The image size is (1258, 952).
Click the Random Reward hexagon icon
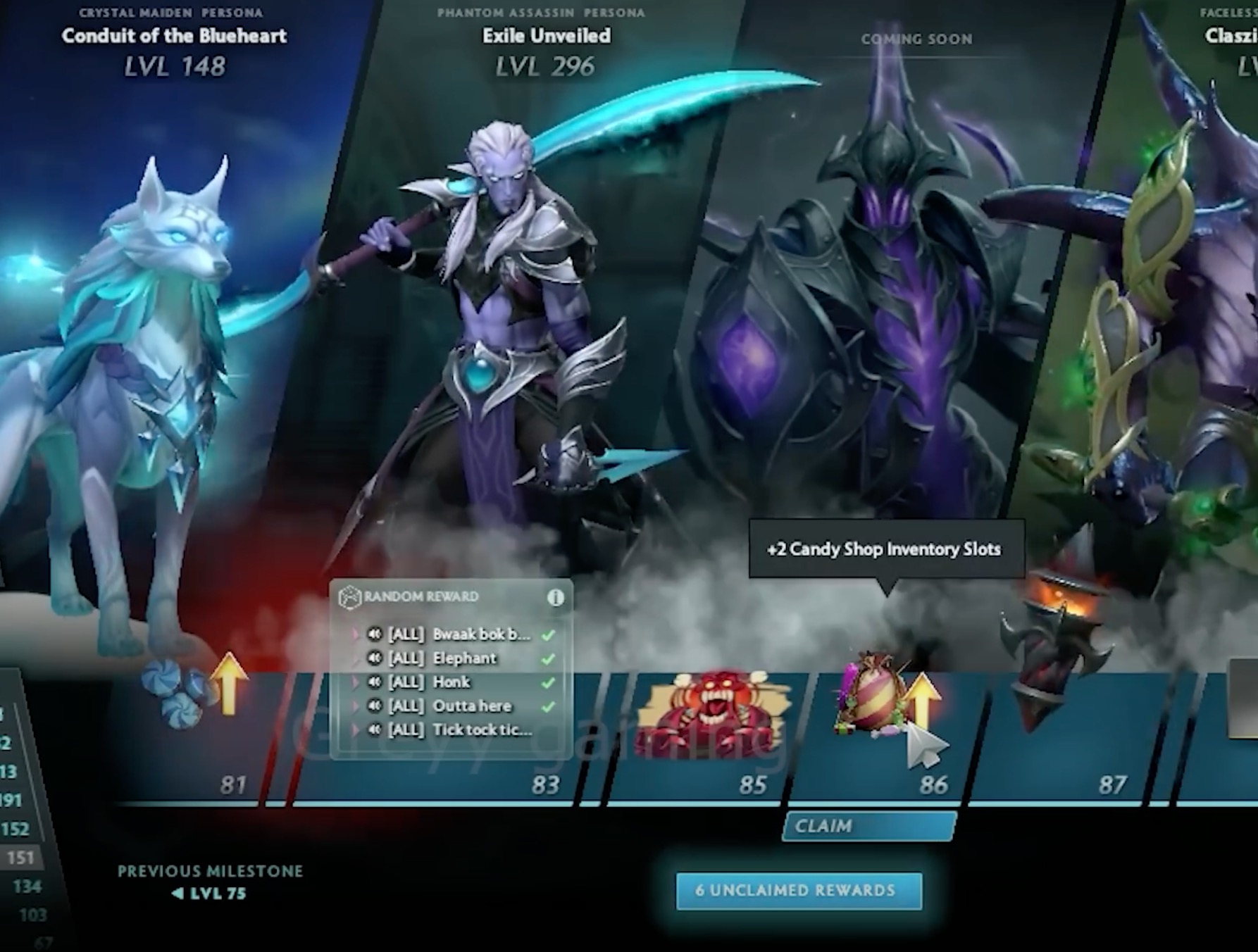[349, 597]
